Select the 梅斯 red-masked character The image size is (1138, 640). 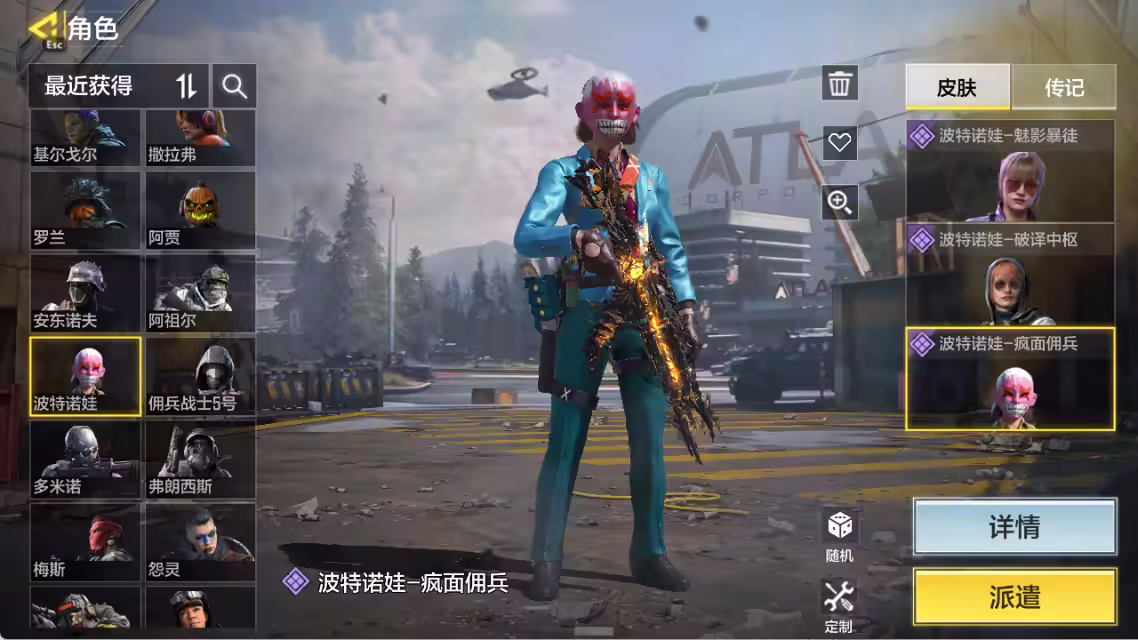tap(85, 542)
